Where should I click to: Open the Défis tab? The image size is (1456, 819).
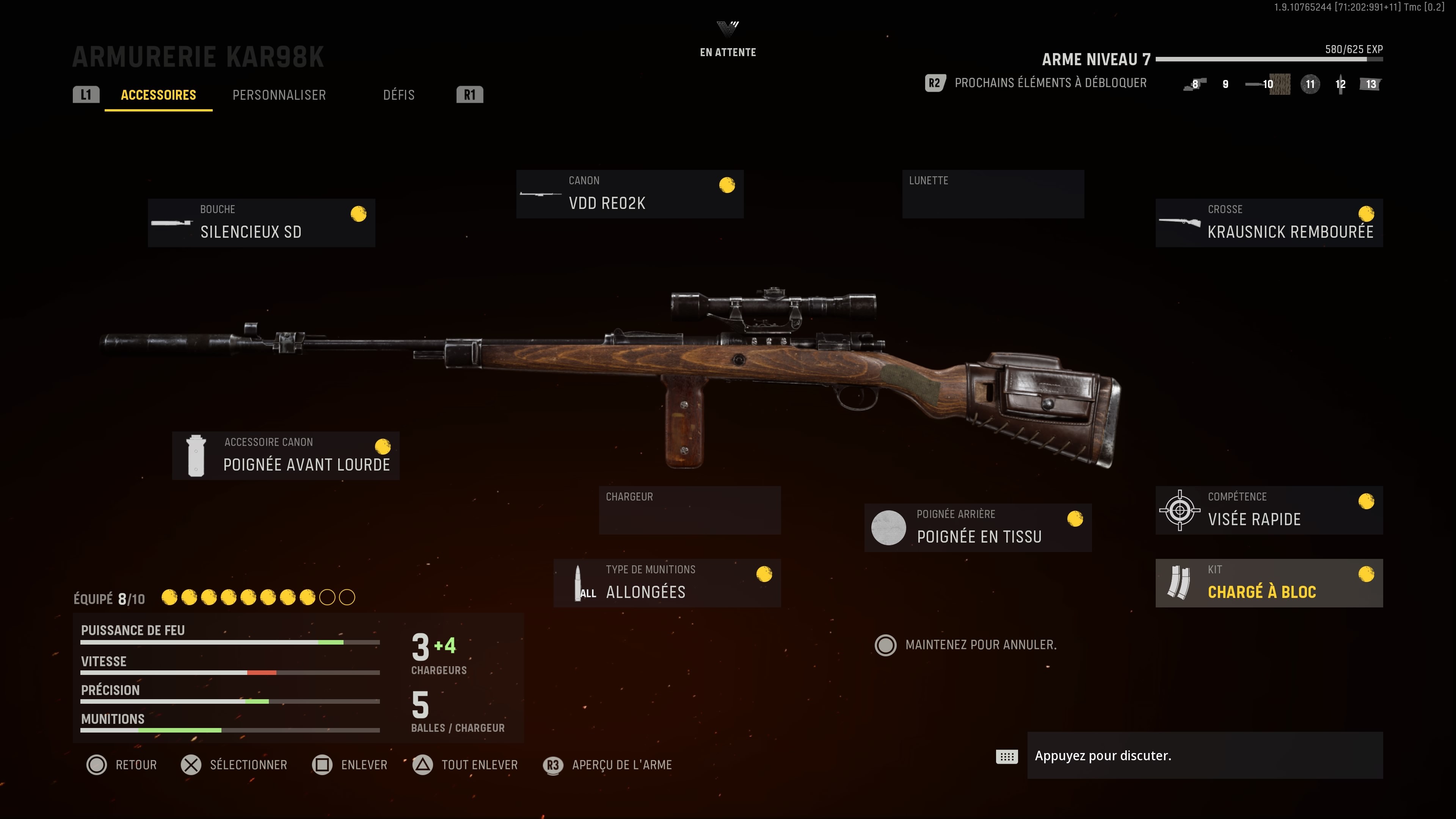tap(399, 94)
